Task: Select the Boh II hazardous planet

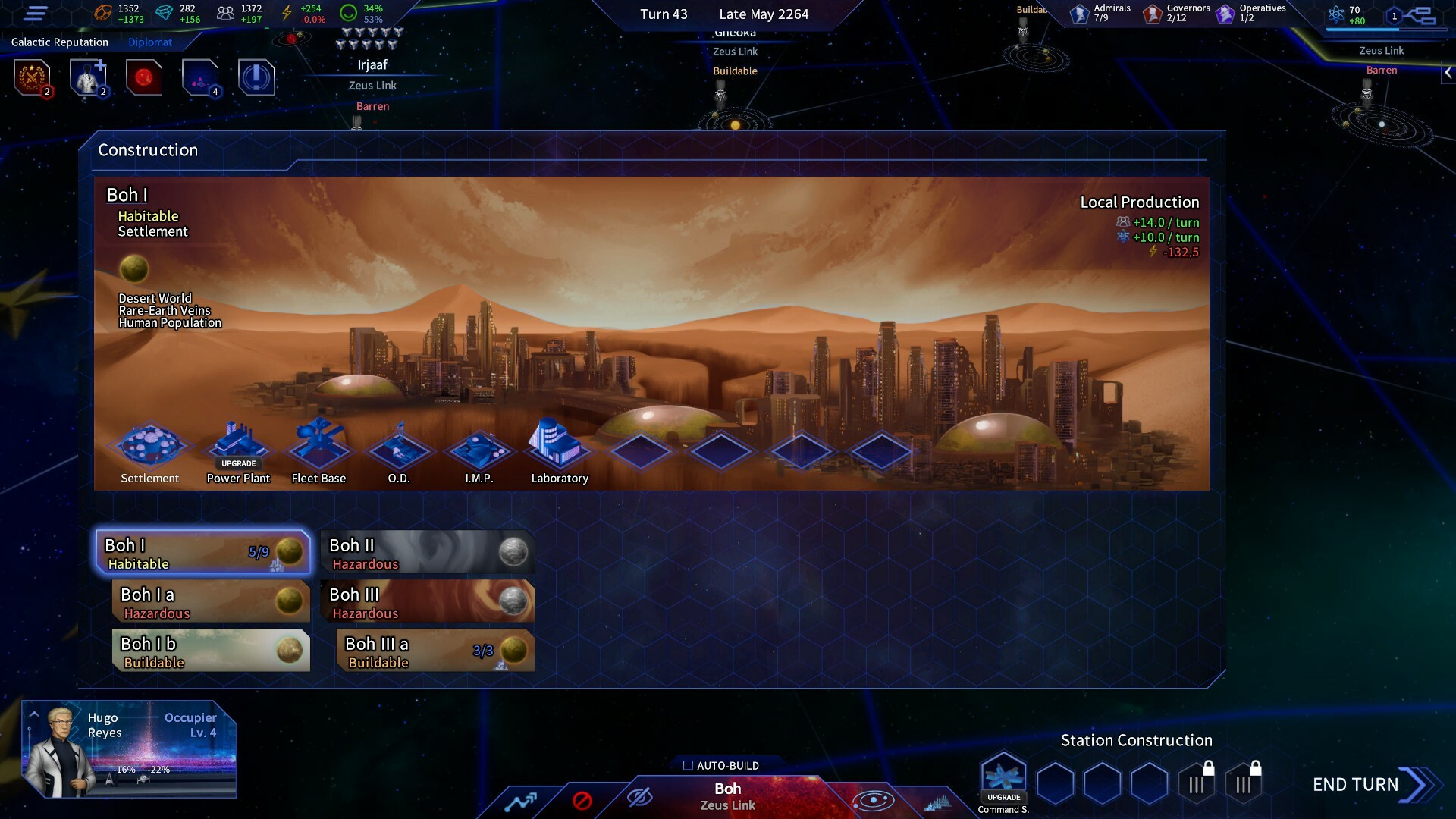Action: point(428,553)
